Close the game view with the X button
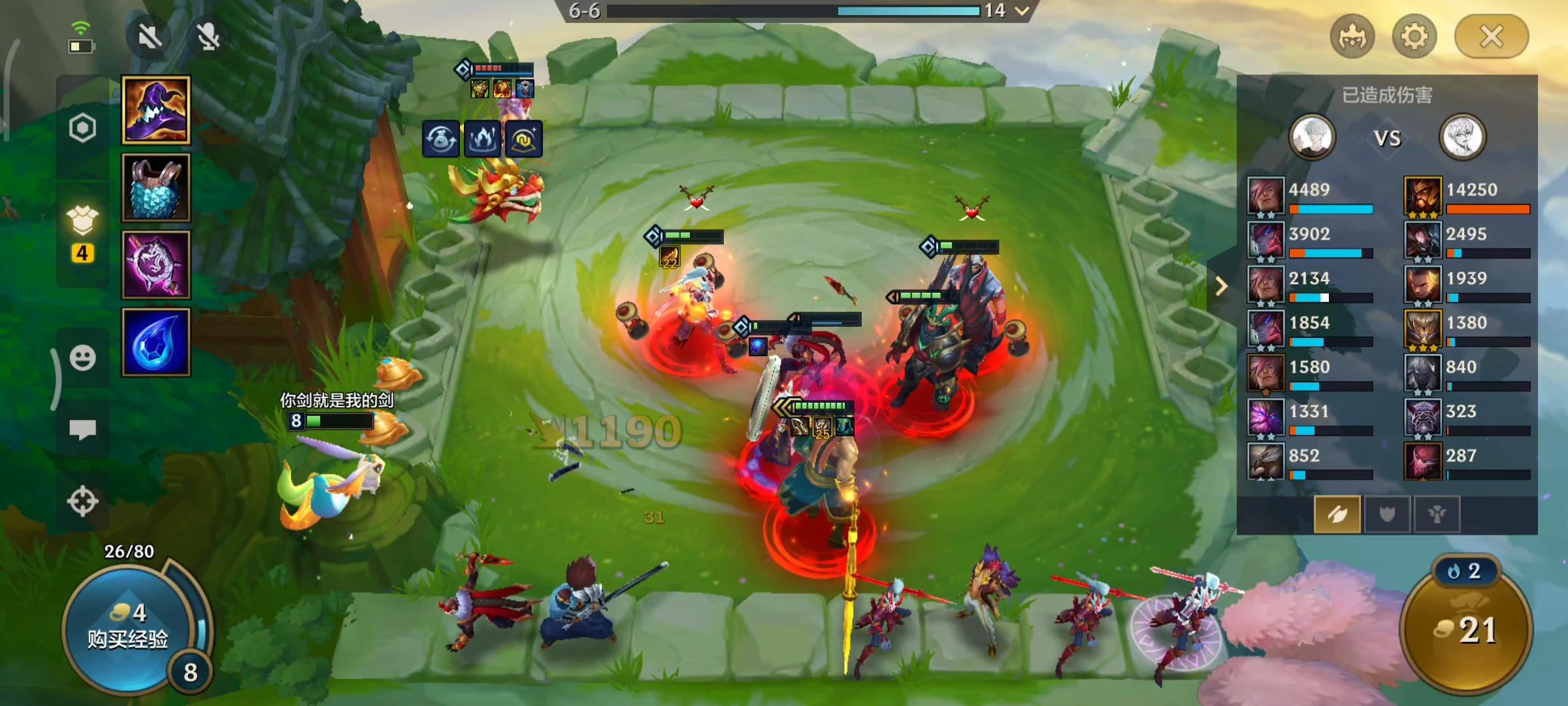Screen dimensions: 1568x706 point(1491,37)
